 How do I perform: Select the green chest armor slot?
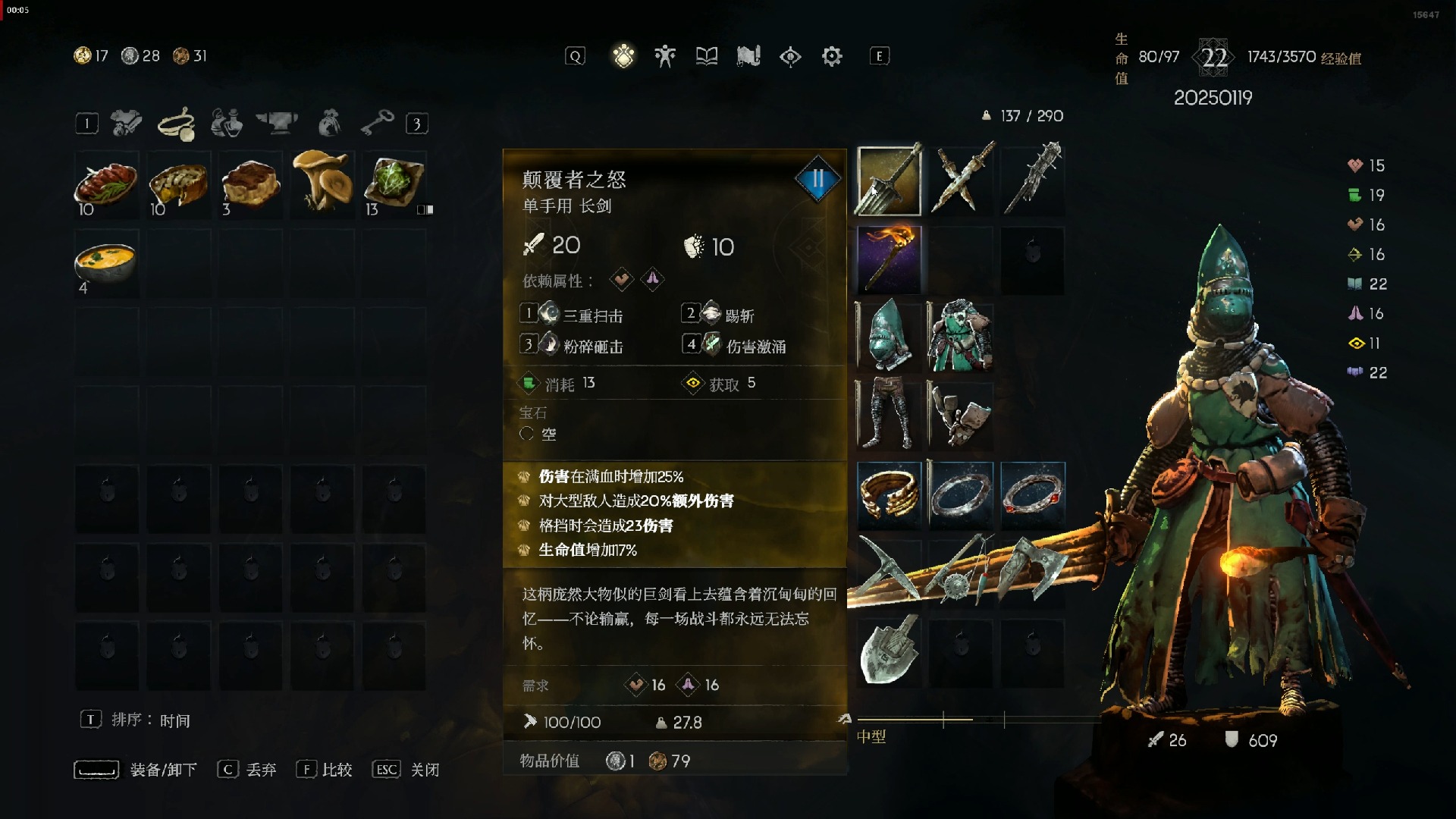(x=961, y=337)
